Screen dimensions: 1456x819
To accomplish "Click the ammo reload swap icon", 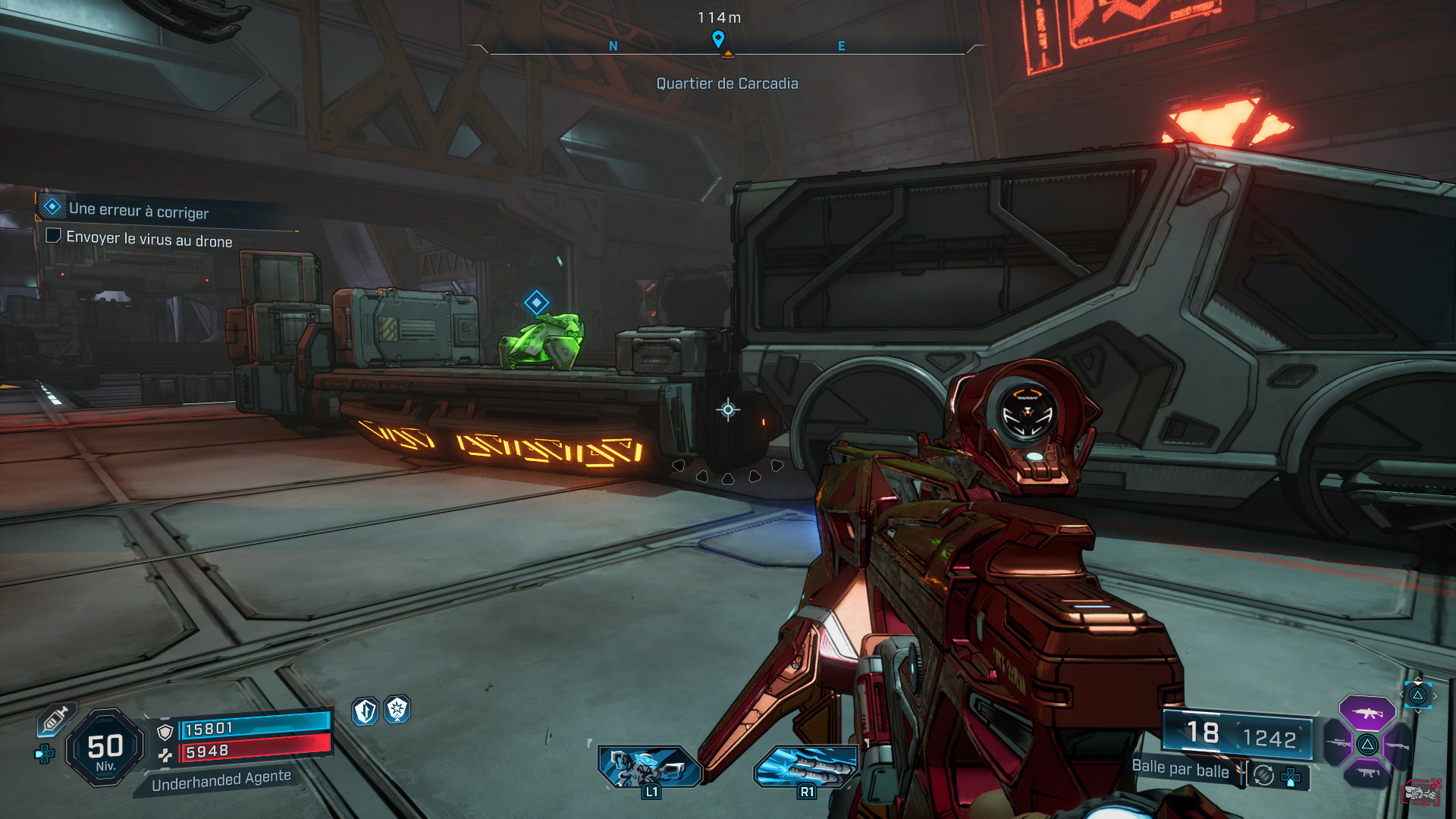I will point(1263,775).
